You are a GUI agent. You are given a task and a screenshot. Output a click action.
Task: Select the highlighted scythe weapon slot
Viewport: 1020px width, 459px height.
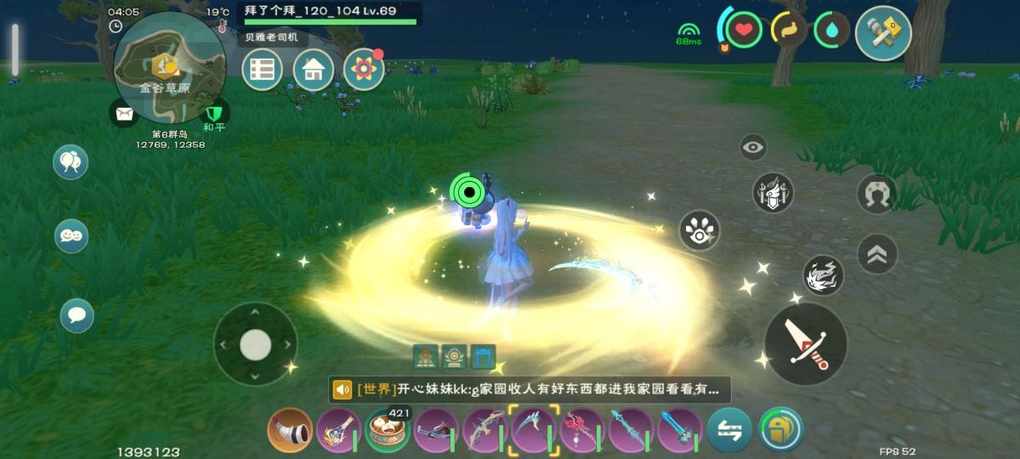pyautogui.click(x=533, y=431)
